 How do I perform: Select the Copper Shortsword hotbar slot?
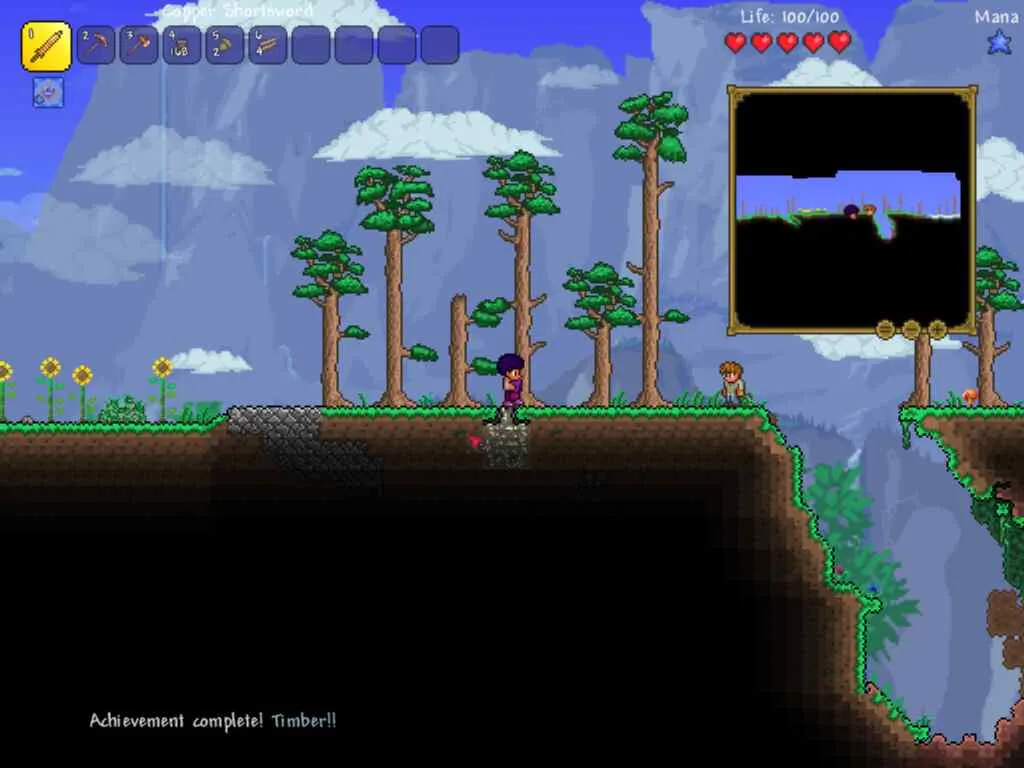[x=46, y=46]
